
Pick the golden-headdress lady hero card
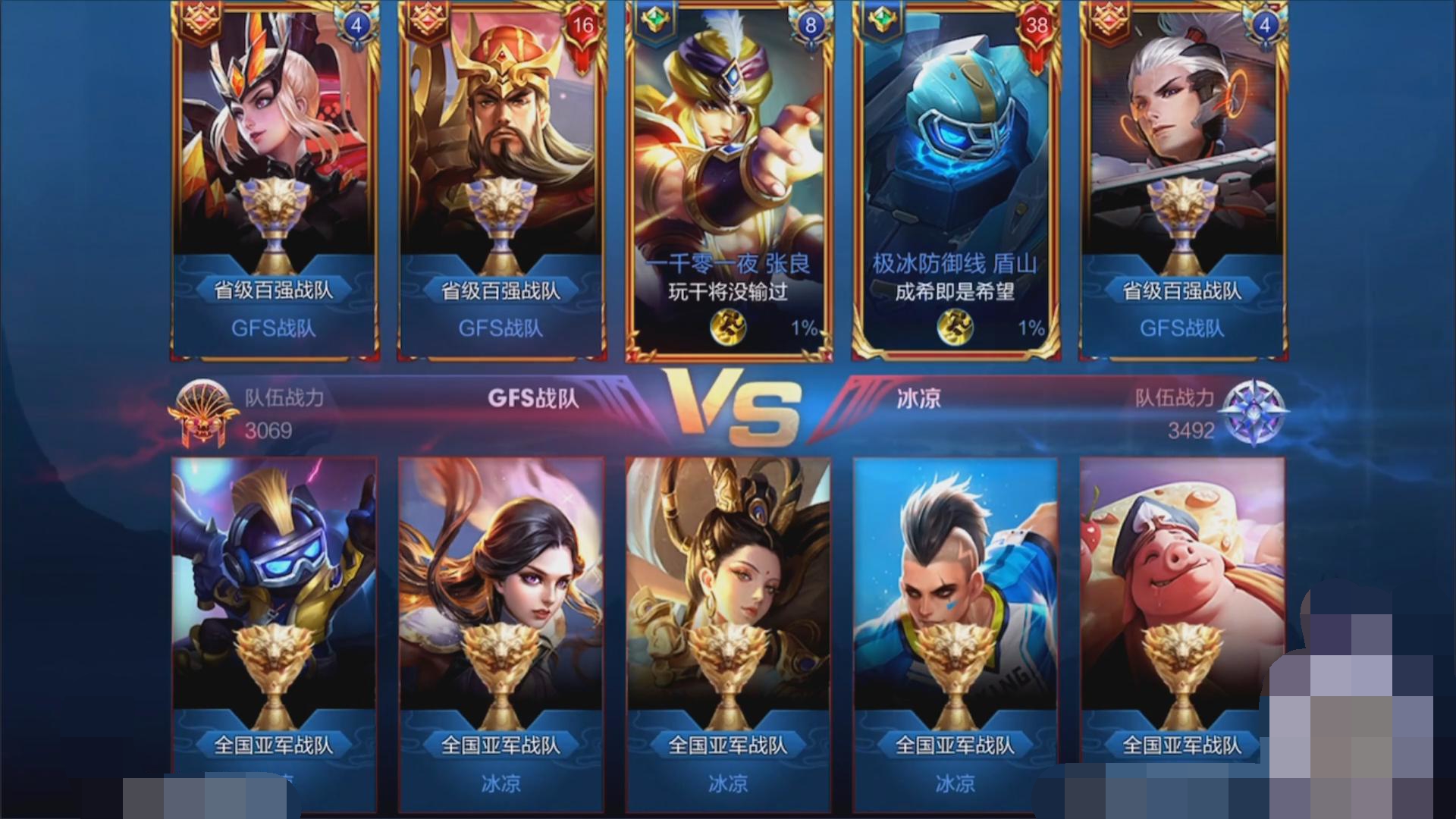click(728, 607)
